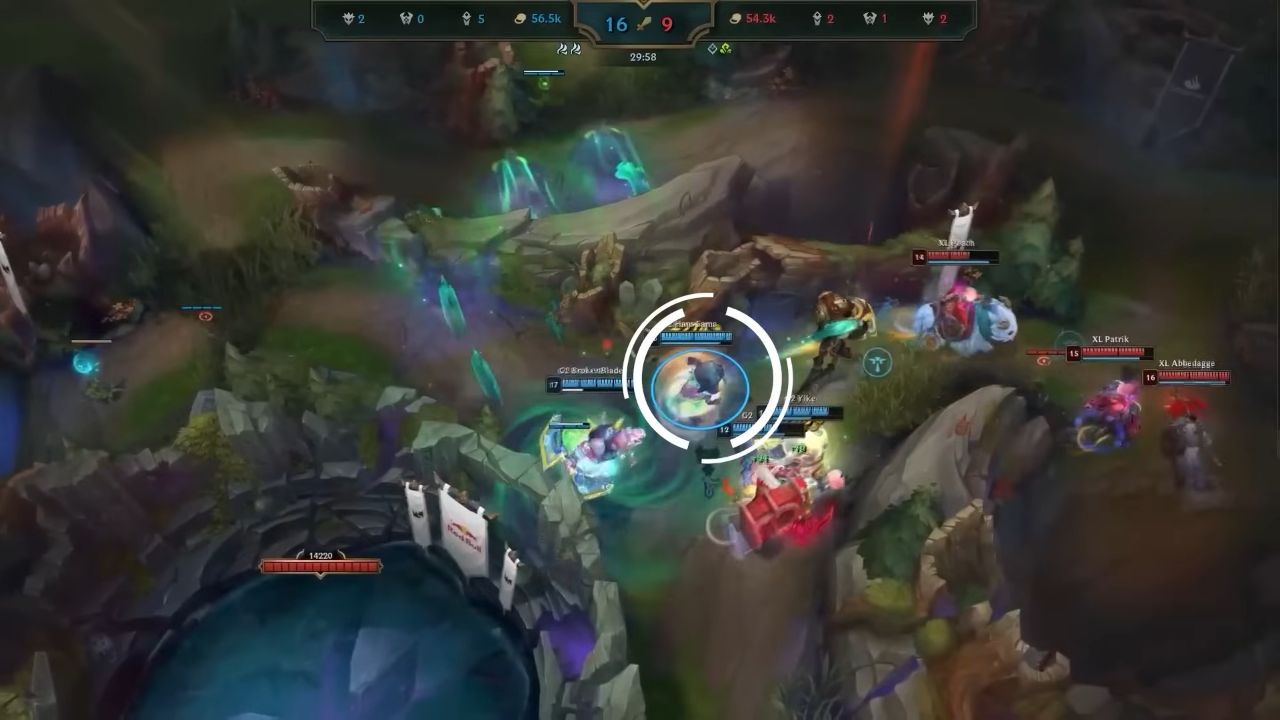Open the match timer showing 29:58
The height and width of the screenshot is (720, 1280).
click(642, 57)
